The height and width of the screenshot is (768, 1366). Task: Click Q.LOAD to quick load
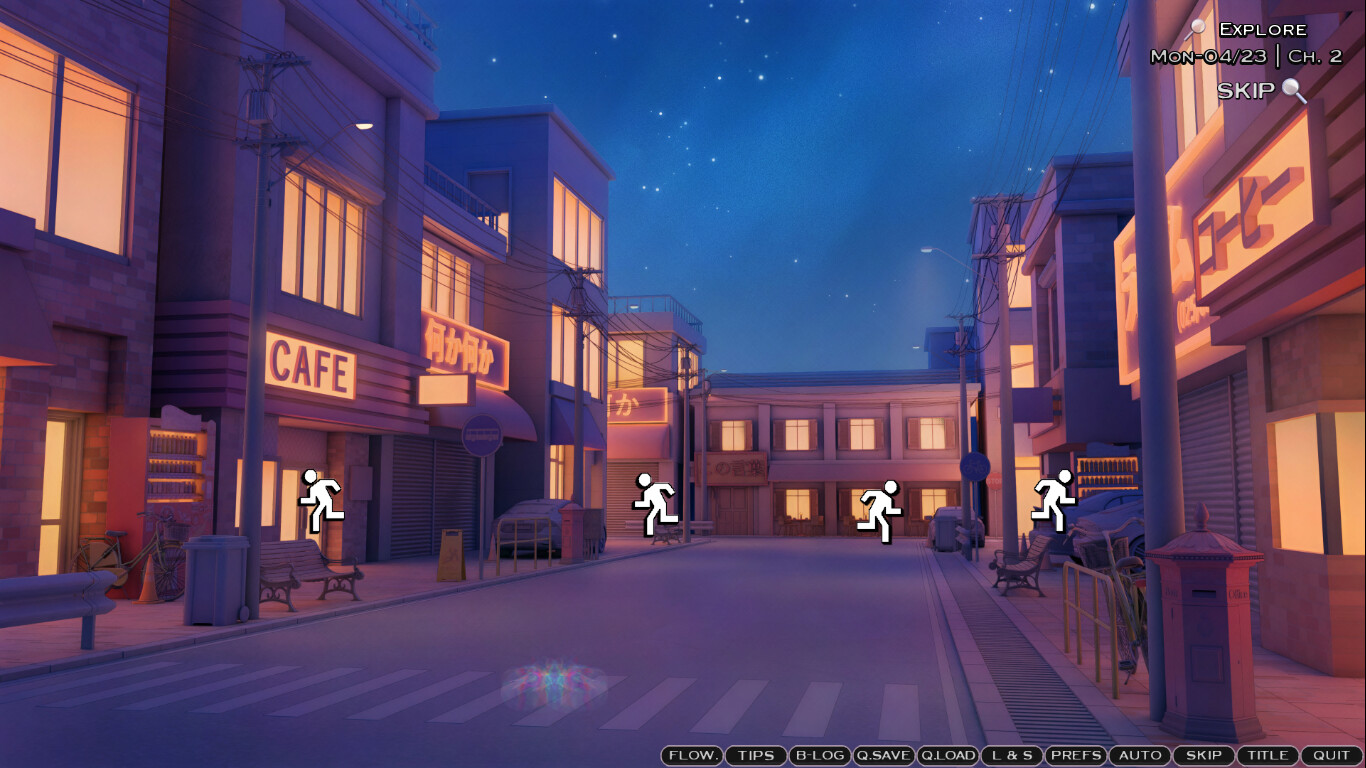947,756
